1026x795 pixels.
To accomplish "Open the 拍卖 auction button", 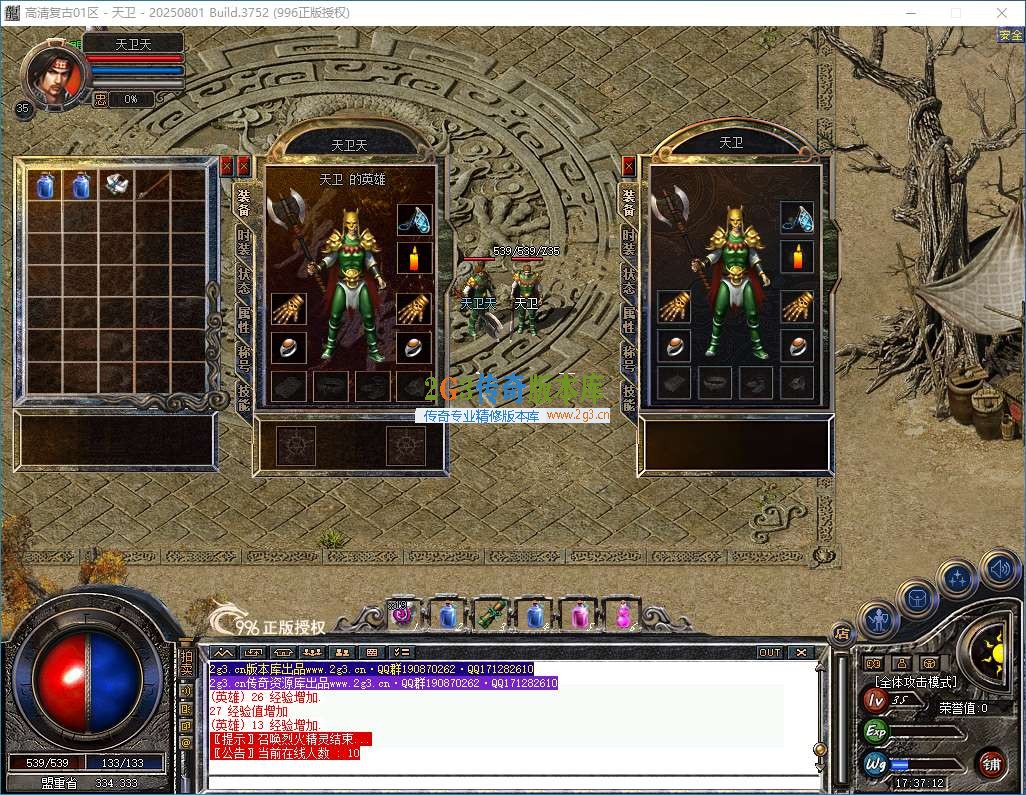I will pos(186,663).
